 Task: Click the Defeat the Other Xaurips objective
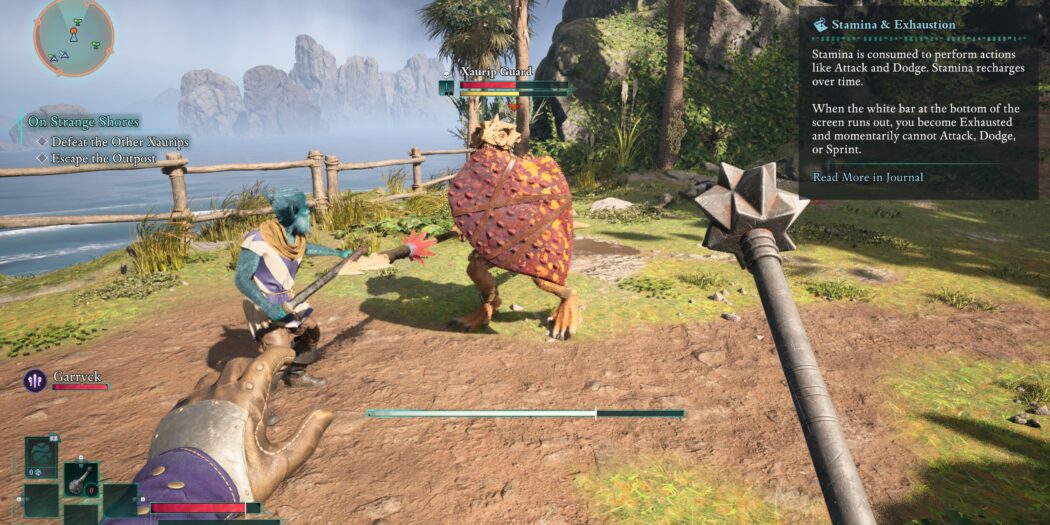tap(120, 142)
